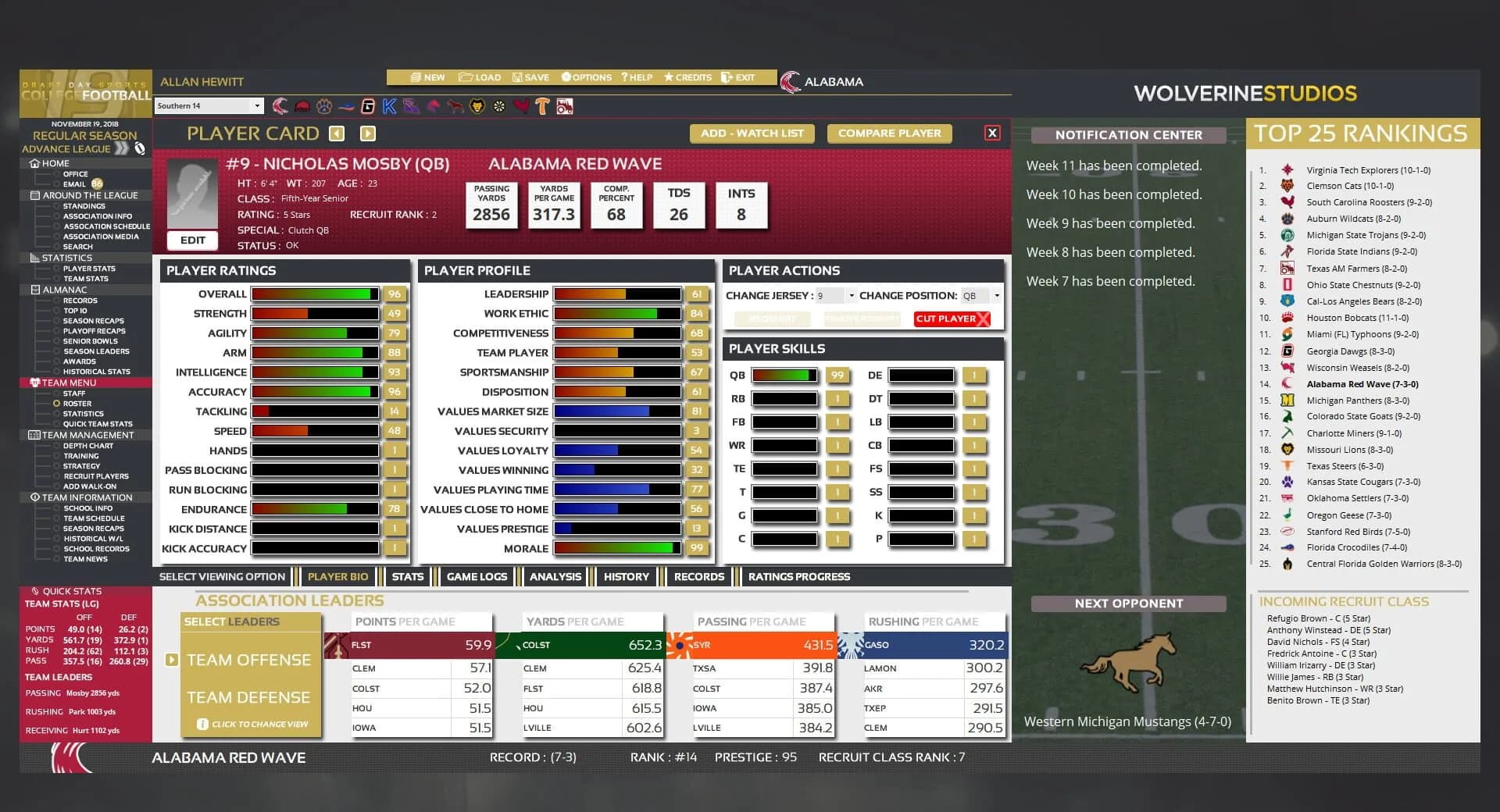This screenshot has height=812, width=1500.
Task: Toggle Team Offense leaders view
Action: 251,659
